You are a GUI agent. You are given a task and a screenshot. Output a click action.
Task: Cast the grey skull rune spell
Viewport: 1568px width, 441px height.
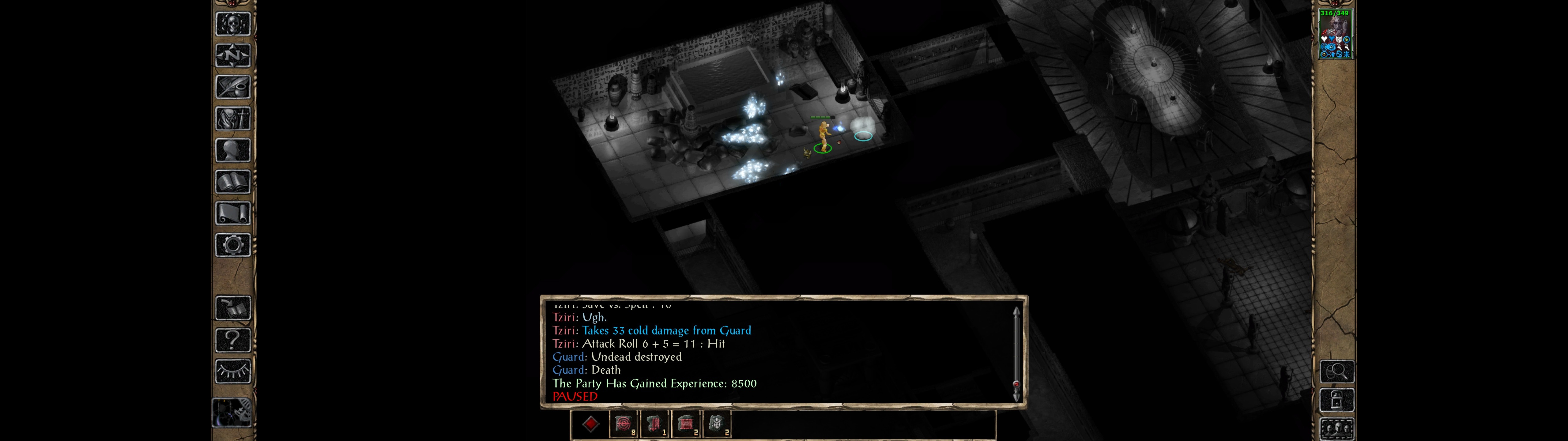716,424
